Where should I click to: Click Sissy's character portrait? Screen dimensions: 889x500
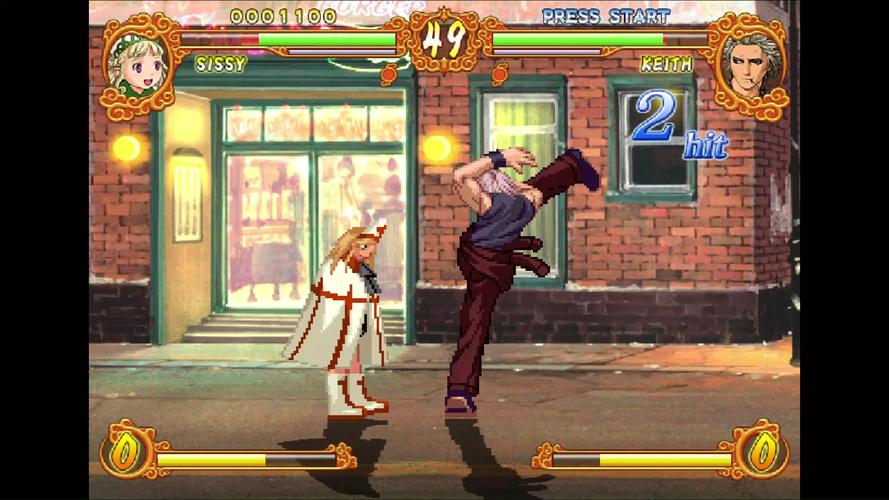click(x=139, y=65)
